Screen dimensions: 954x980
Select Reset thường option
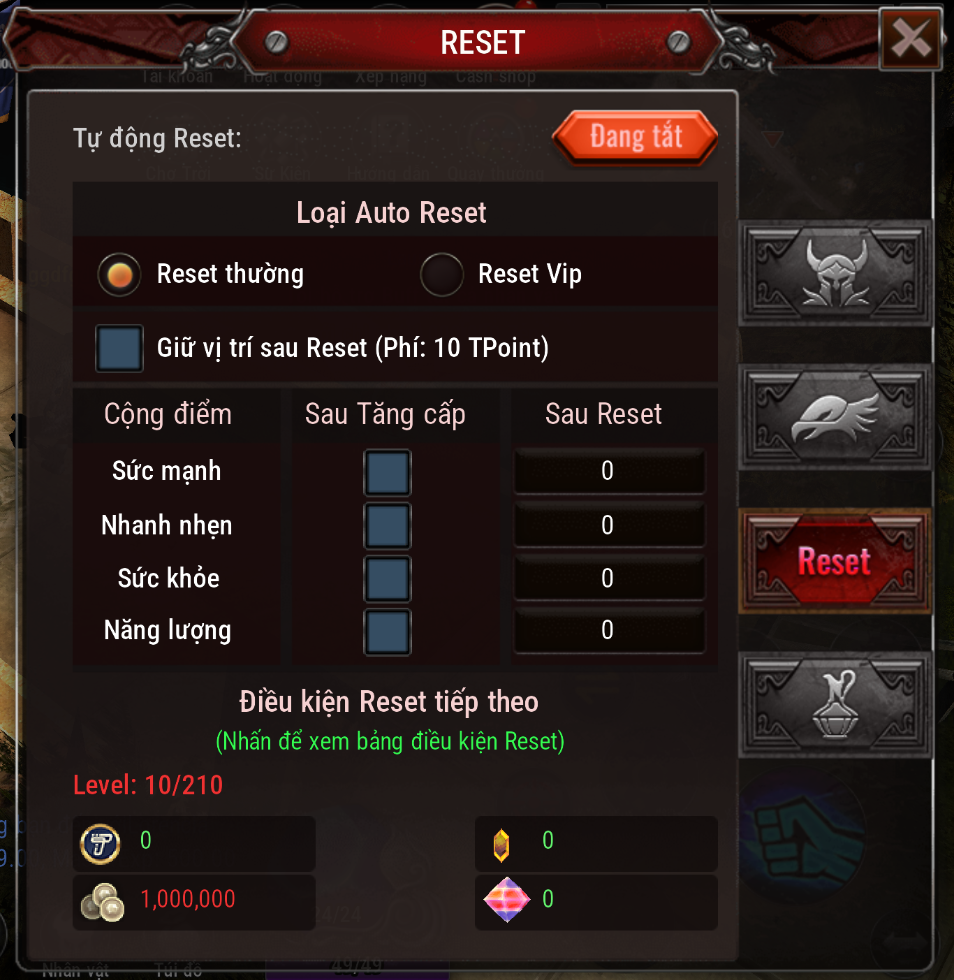pyautogui.click(x=120, y=274)
